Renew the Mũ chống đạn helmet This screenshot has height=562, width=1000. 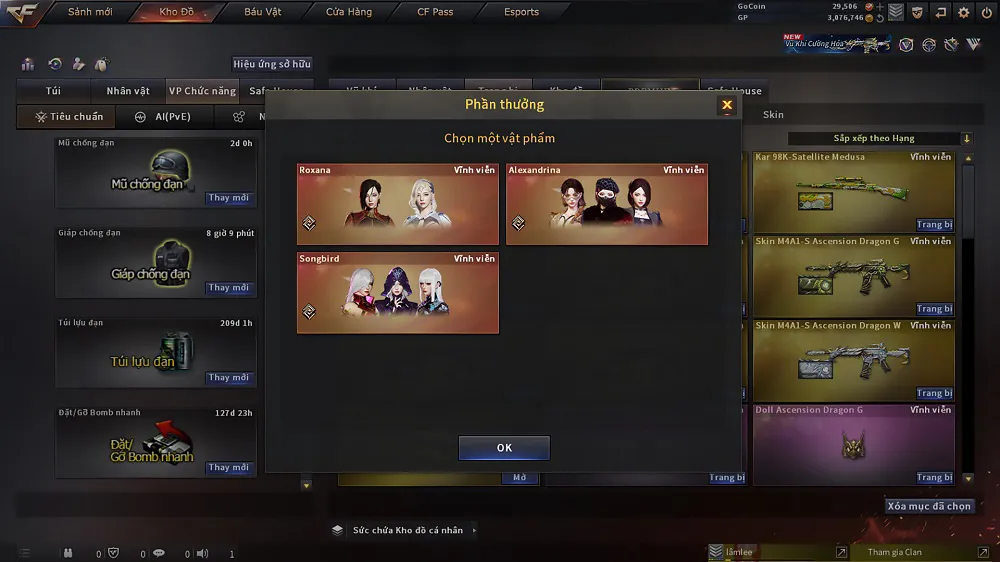coord(228,198)
